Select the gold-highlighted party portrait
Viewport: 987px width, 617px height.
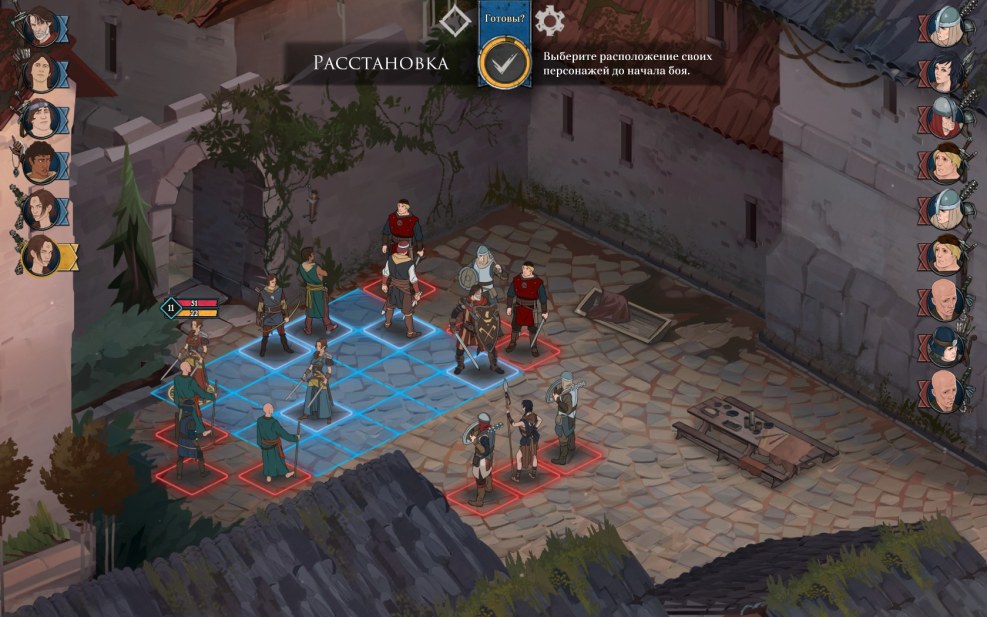pos(42,255)
